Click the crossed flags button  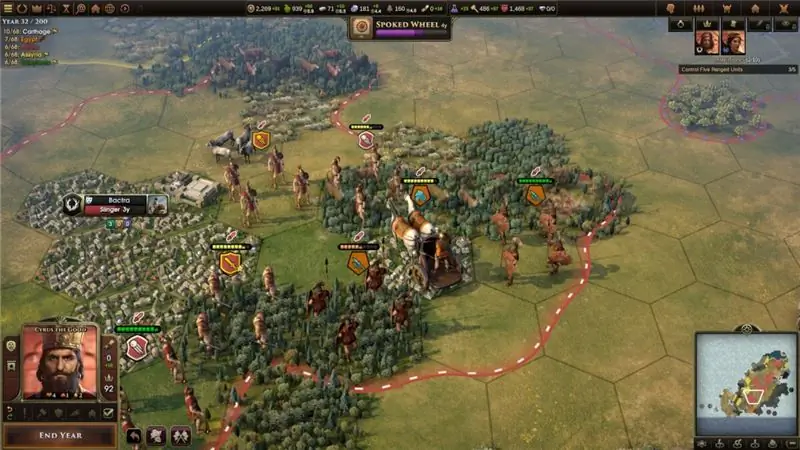point(182,435)
